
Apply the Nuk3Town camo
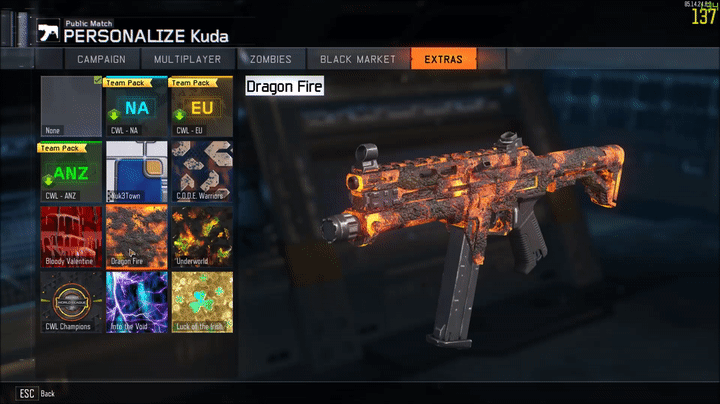tap(137, 172)
